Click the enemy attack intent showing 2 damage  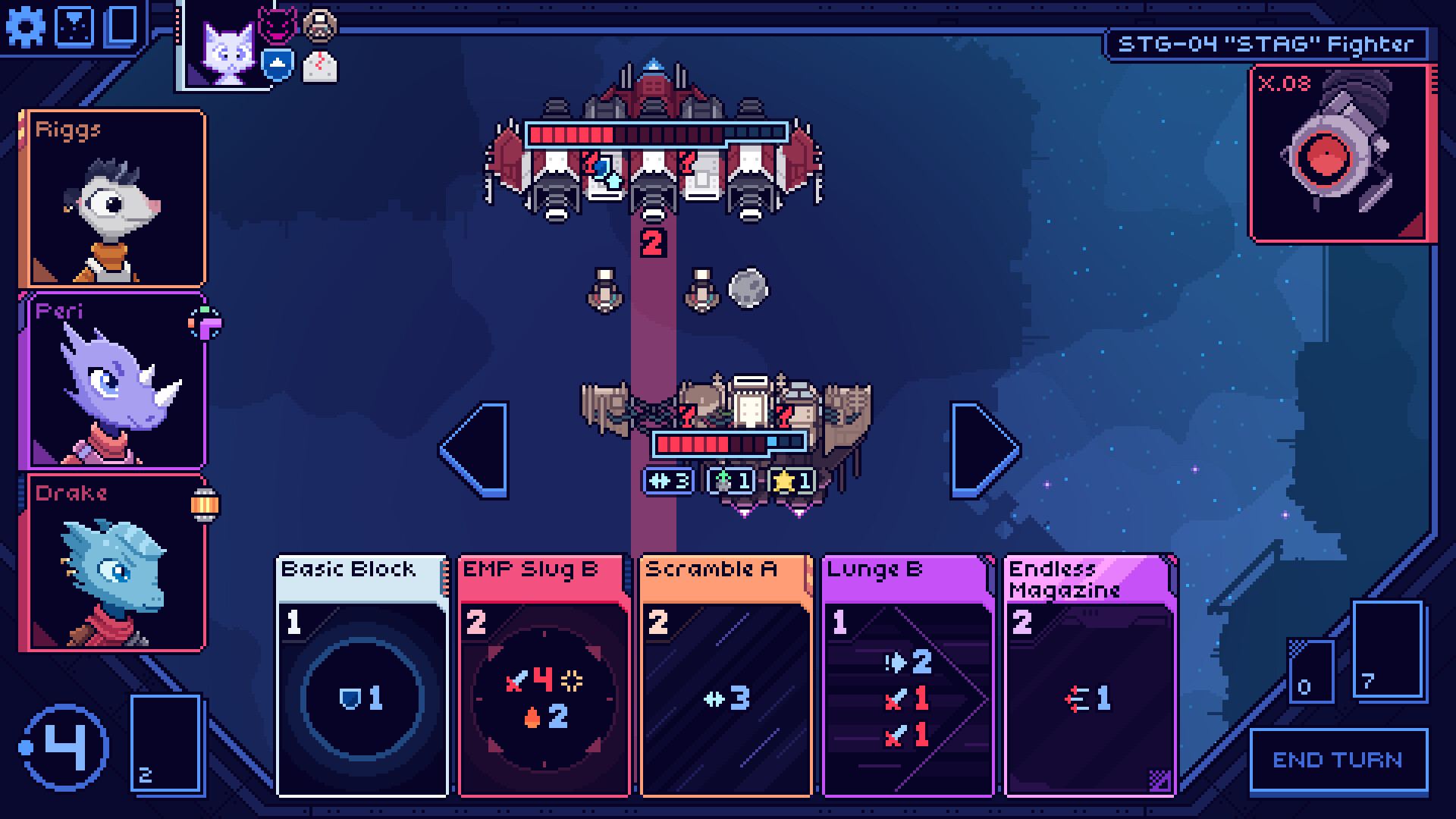coord(652,243)
